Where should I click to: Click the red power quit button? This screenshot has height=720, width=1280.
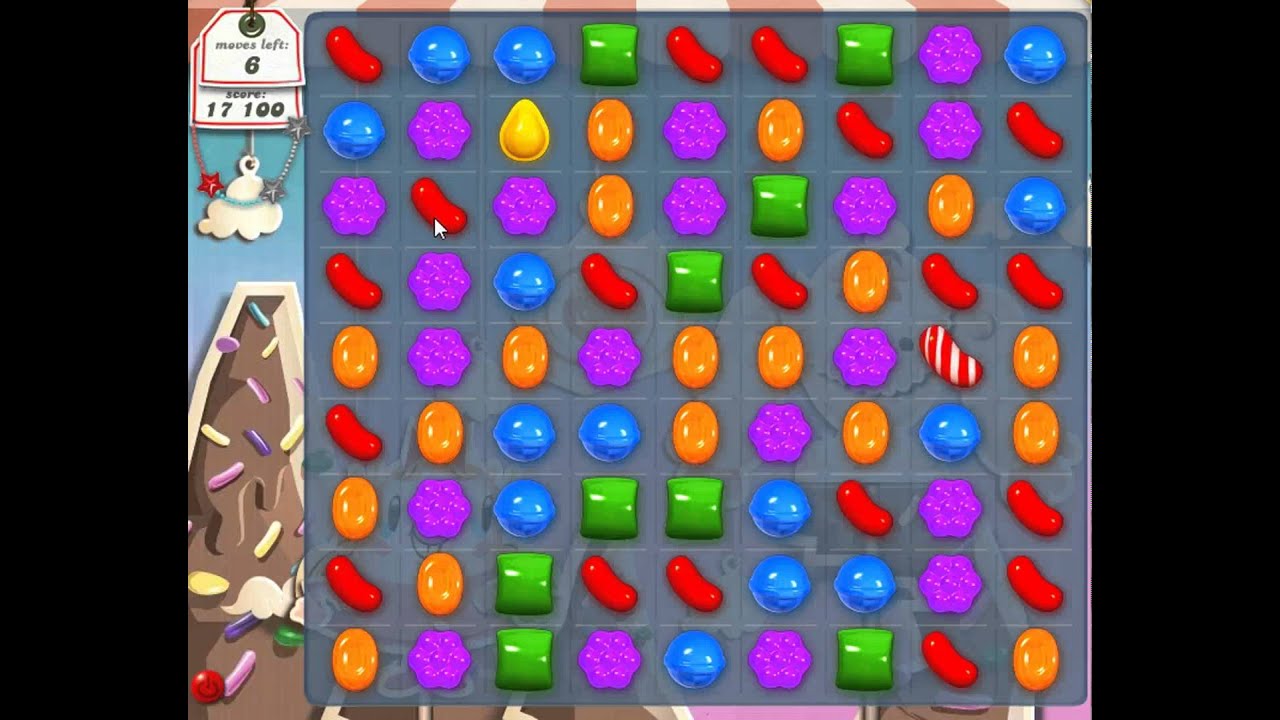207,686
